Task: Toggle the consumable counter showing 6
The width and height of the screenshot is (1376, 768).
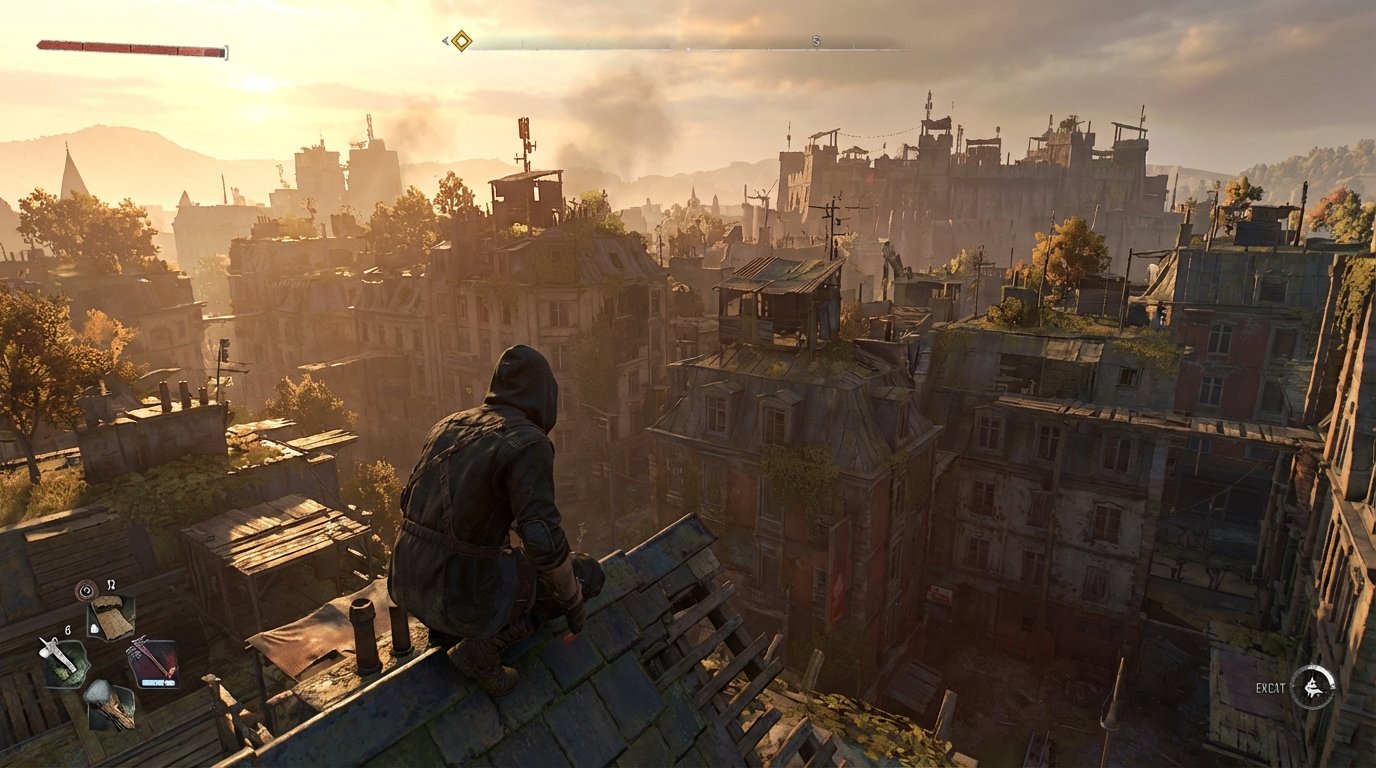Action: [x=67, y=629]
